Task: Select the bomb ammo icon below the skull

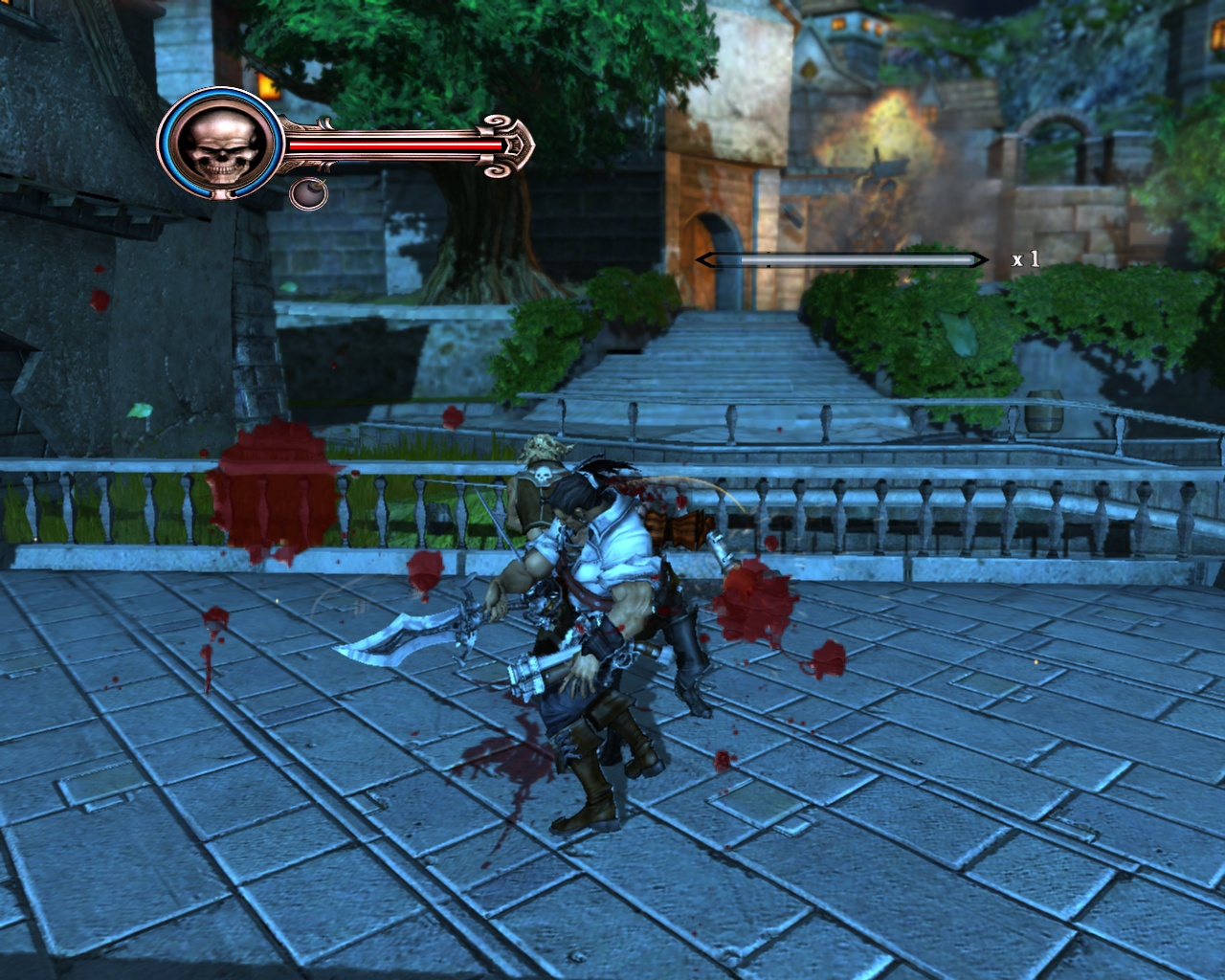Action: click(x=309, y=195)
